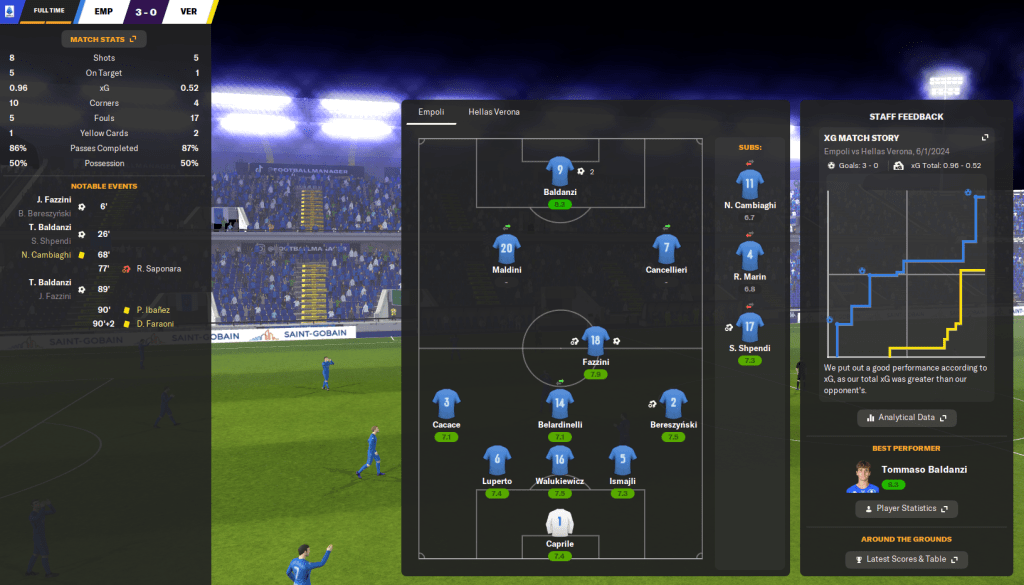Select Maldini's number 20 shirt

point(506,248)
